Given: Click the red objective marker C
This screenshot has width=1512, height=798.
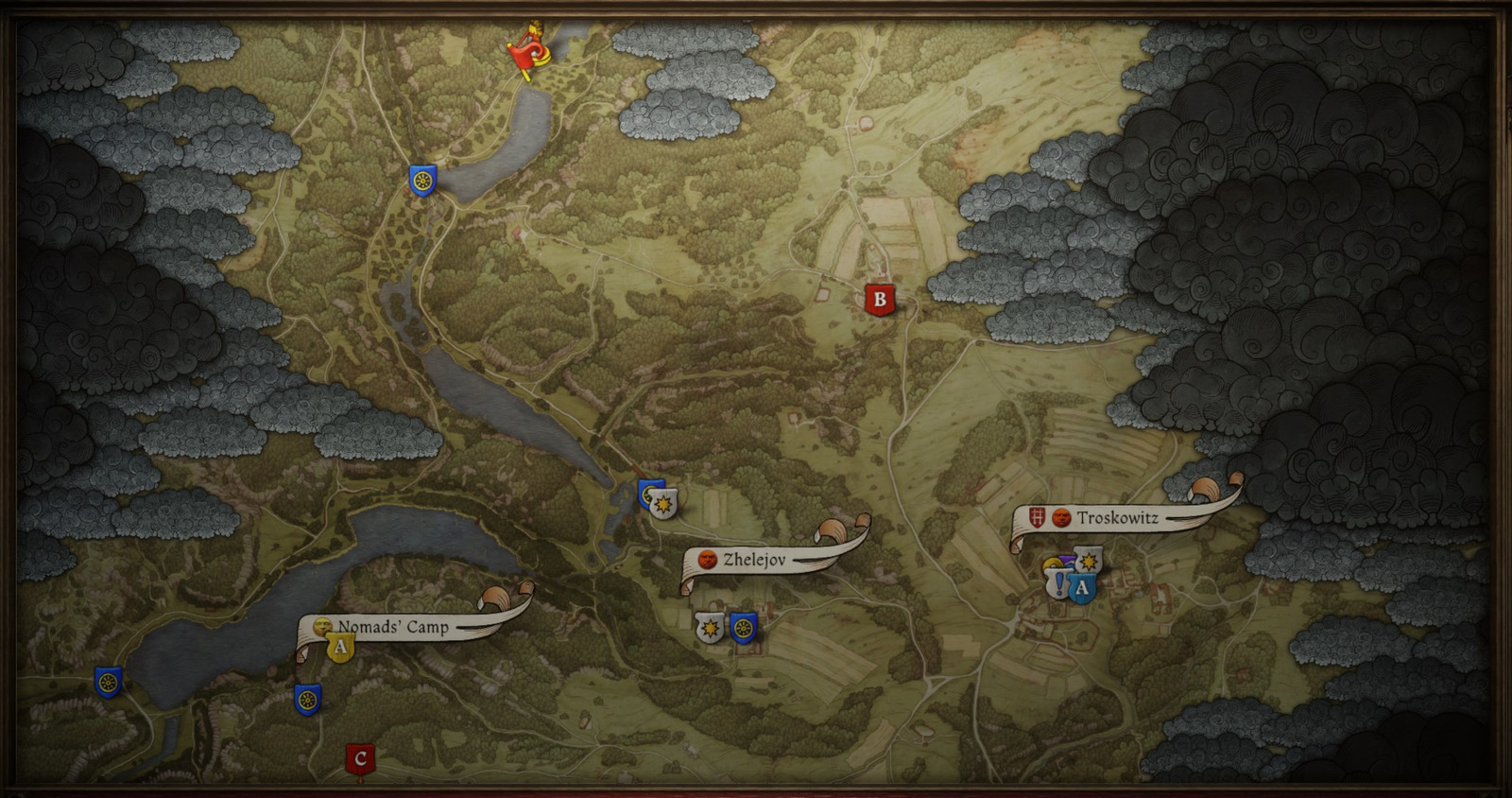Looking at the screenshot, I should coord(360,756).
